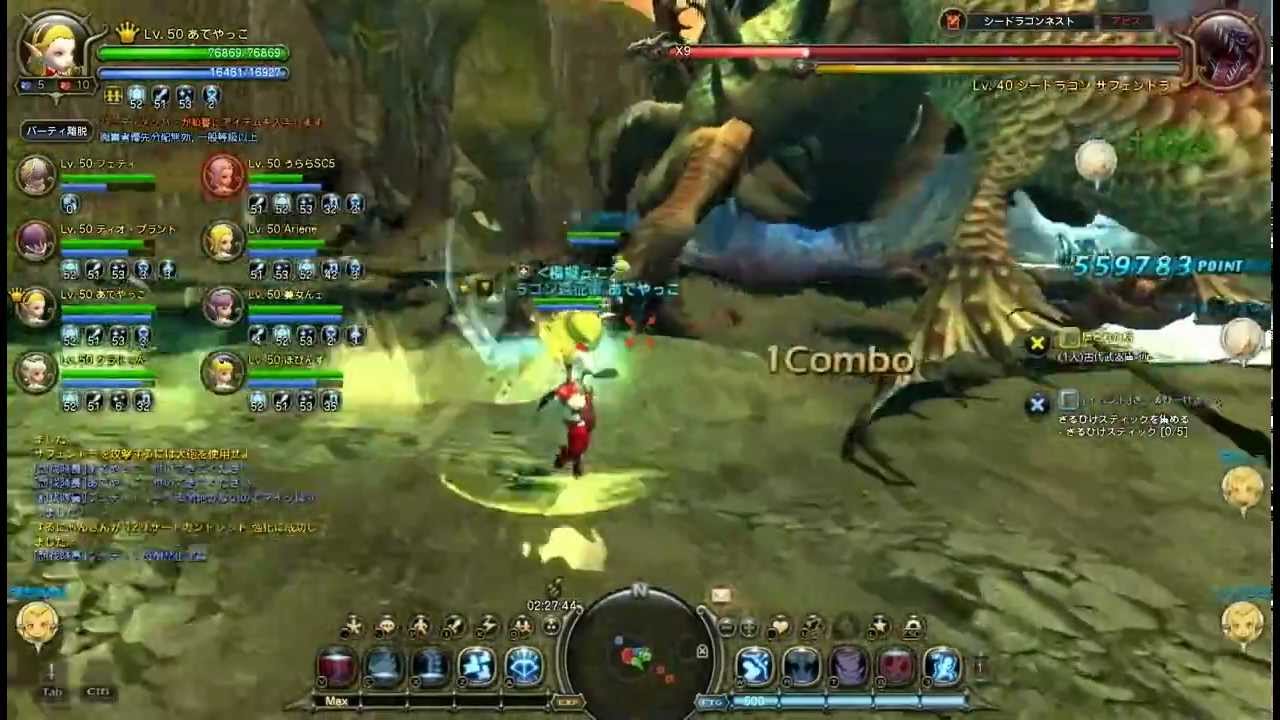Toggle off the blue X quest tracker entry
The image size is (1280, 720).
pyautogui.click(x=1037, y=404)
